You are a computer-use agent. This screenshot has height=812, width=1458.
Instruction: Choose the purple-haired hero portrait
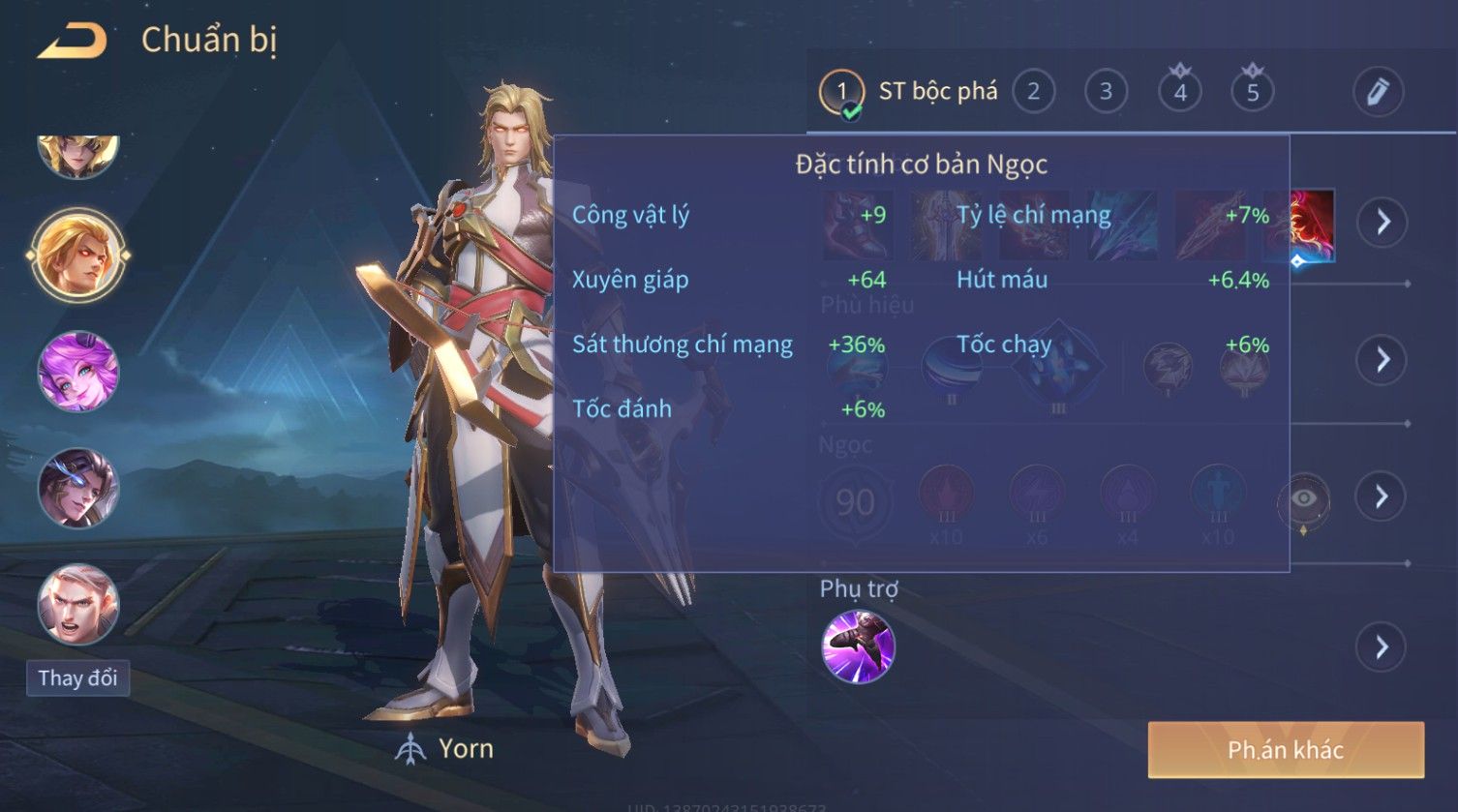pos(78,372)
